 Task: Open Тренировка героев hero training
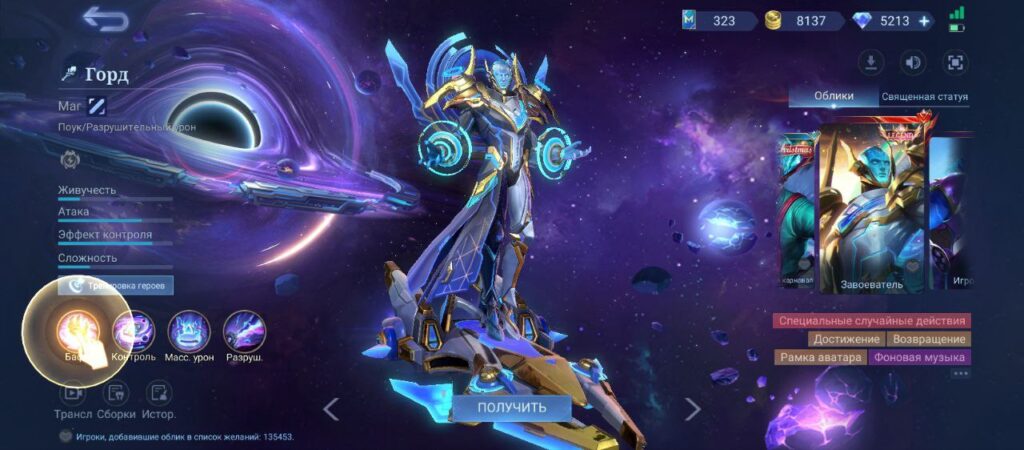point(115,285)
